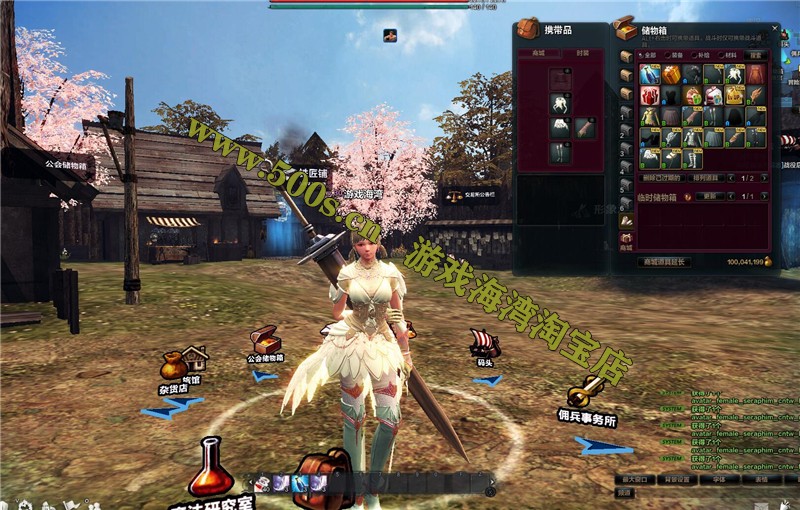Select the white wings item in carried items
The height and width of the screenshot is (510, 800).
coord(561,102)
